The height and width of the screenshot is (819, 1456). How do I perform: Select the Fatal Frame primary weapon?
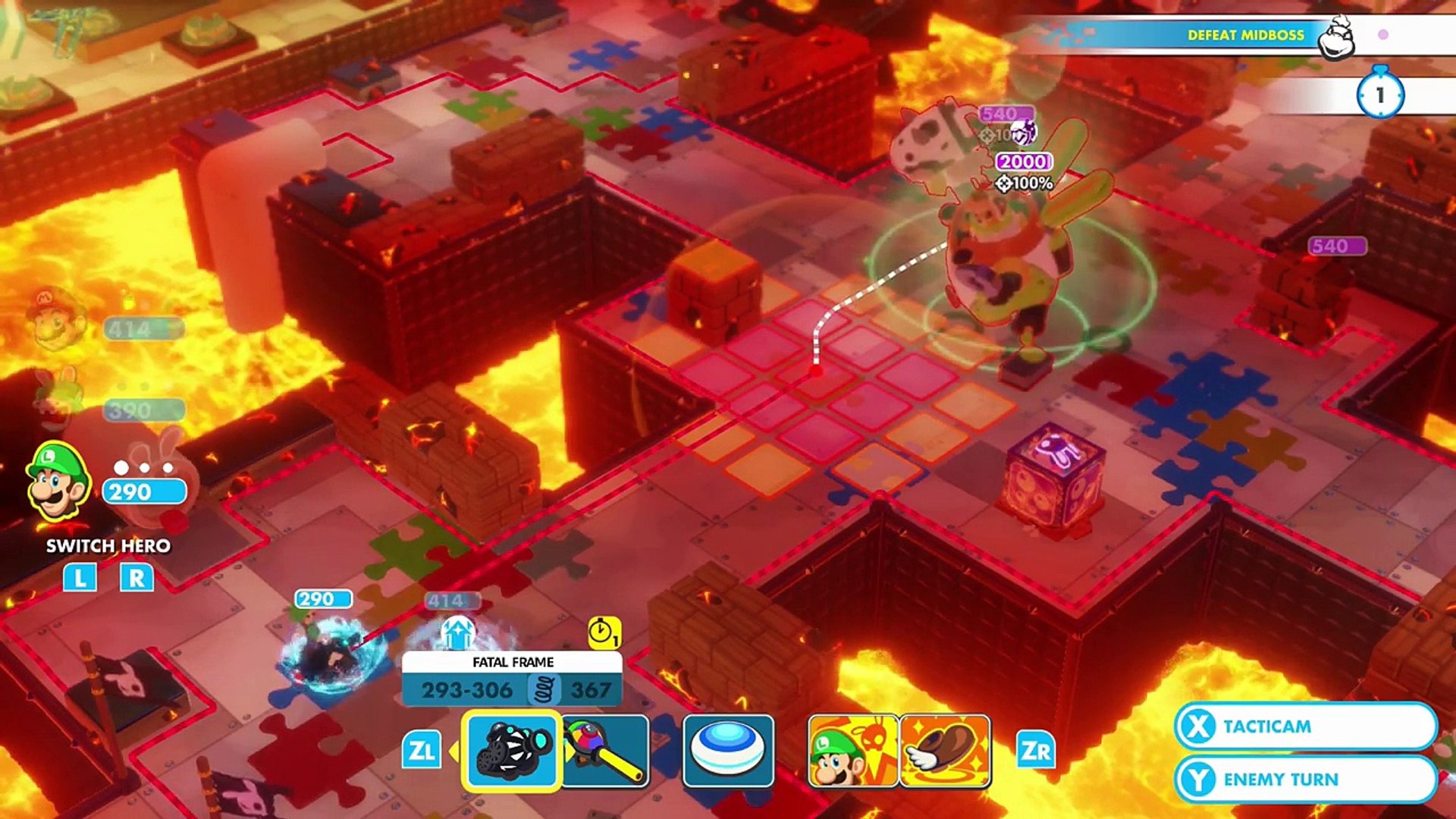point(512,751)
